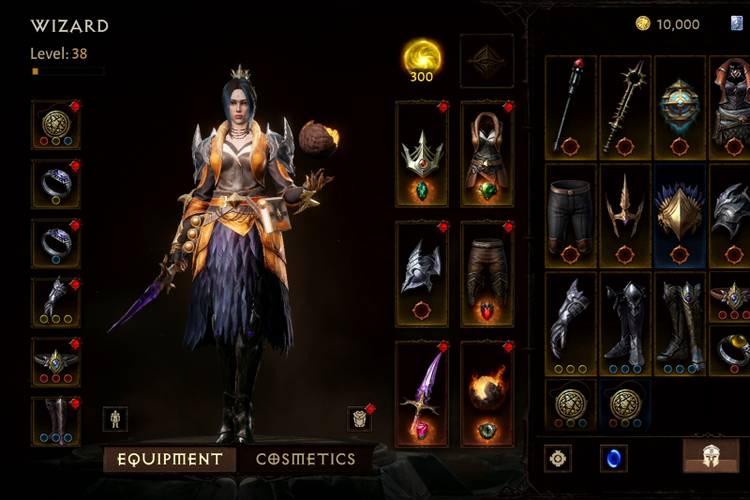This screenshot has height=500, width=750.
Task: Select the red-tipped staff in the inventory
Action: pyautogui.click(x=571, y=107)
